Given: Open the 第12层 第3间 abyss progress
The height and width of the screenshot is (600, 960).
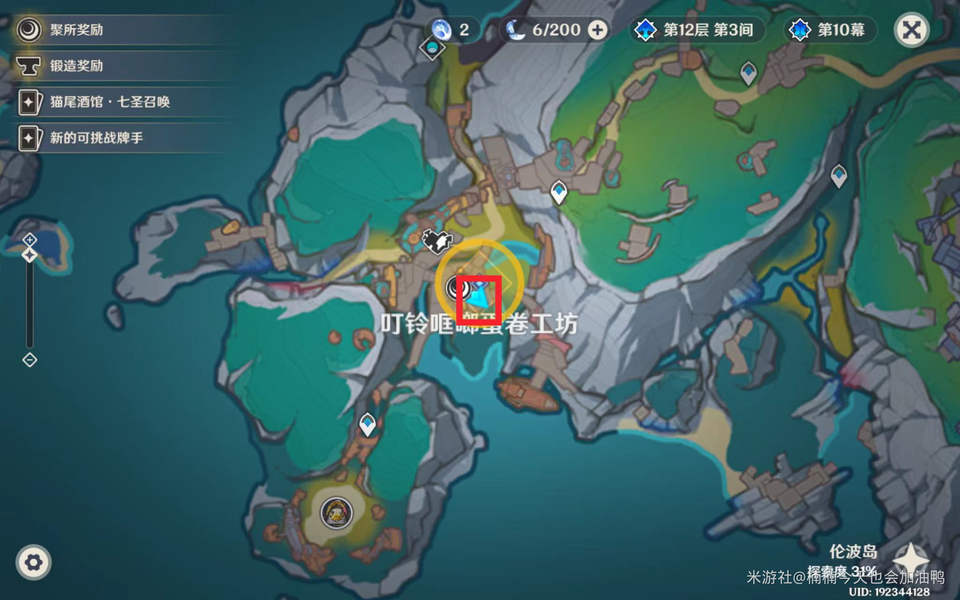Looking at the screenshot, I should pos(698,30).
